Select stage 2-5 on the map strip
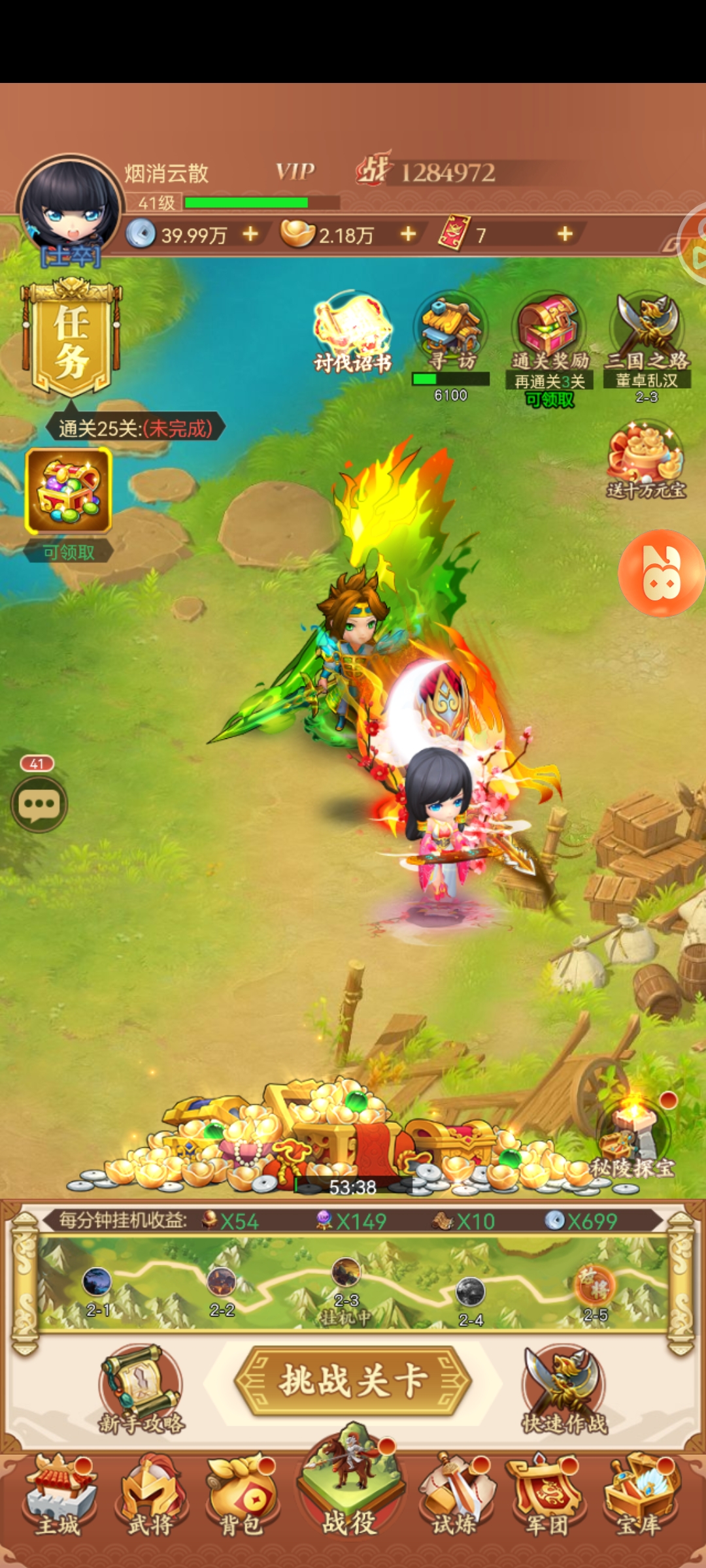The height and width of the screenshot is (1568, 706). pyautogui.click(x=595, y=1286)
